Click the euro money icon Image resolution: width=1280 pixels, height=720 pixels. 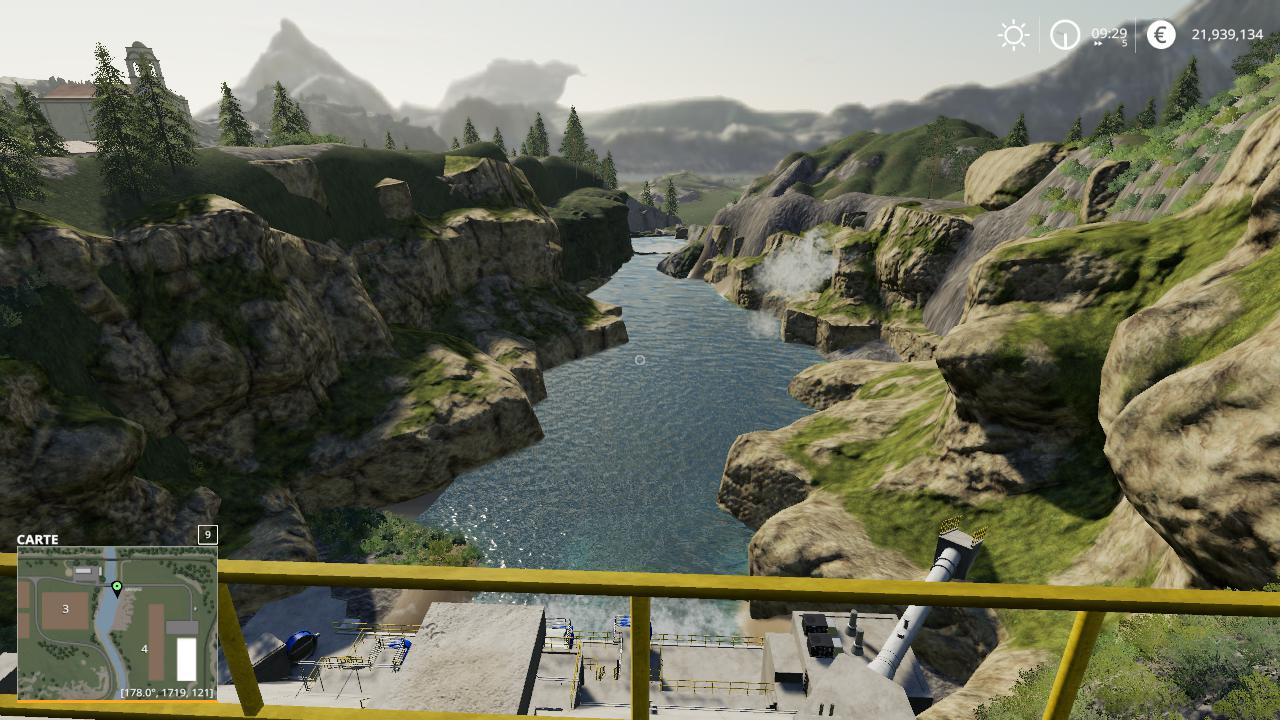point(1161,36)
